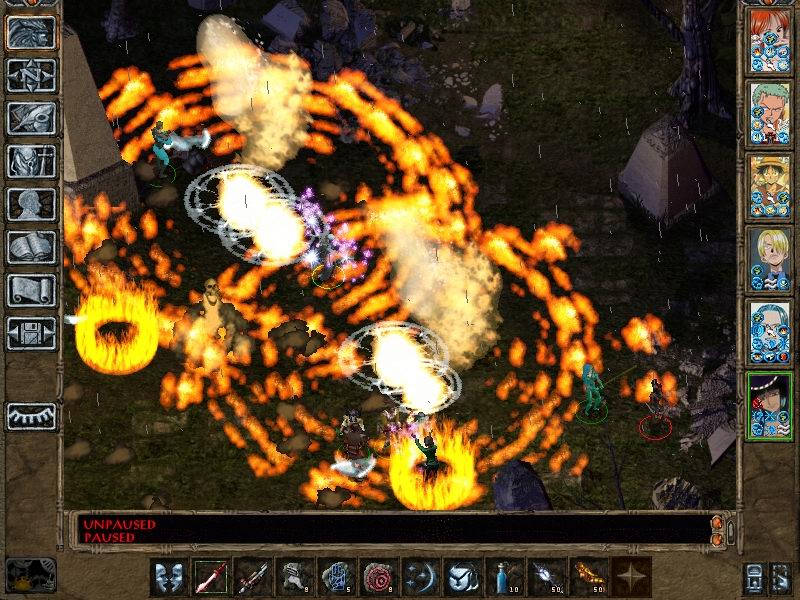The image size is (800, 600).
Task: Select the green-haired swordsman portrait
Action: tap(769, 113)
